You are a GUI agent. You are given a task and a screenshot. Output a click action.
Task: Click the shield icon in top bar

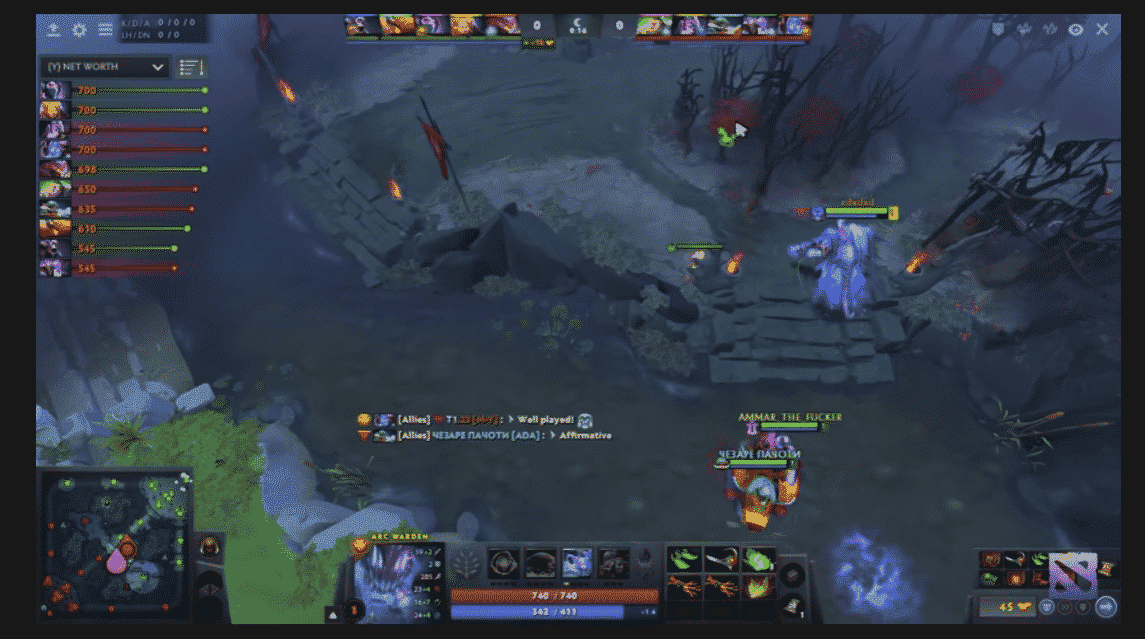997,30
